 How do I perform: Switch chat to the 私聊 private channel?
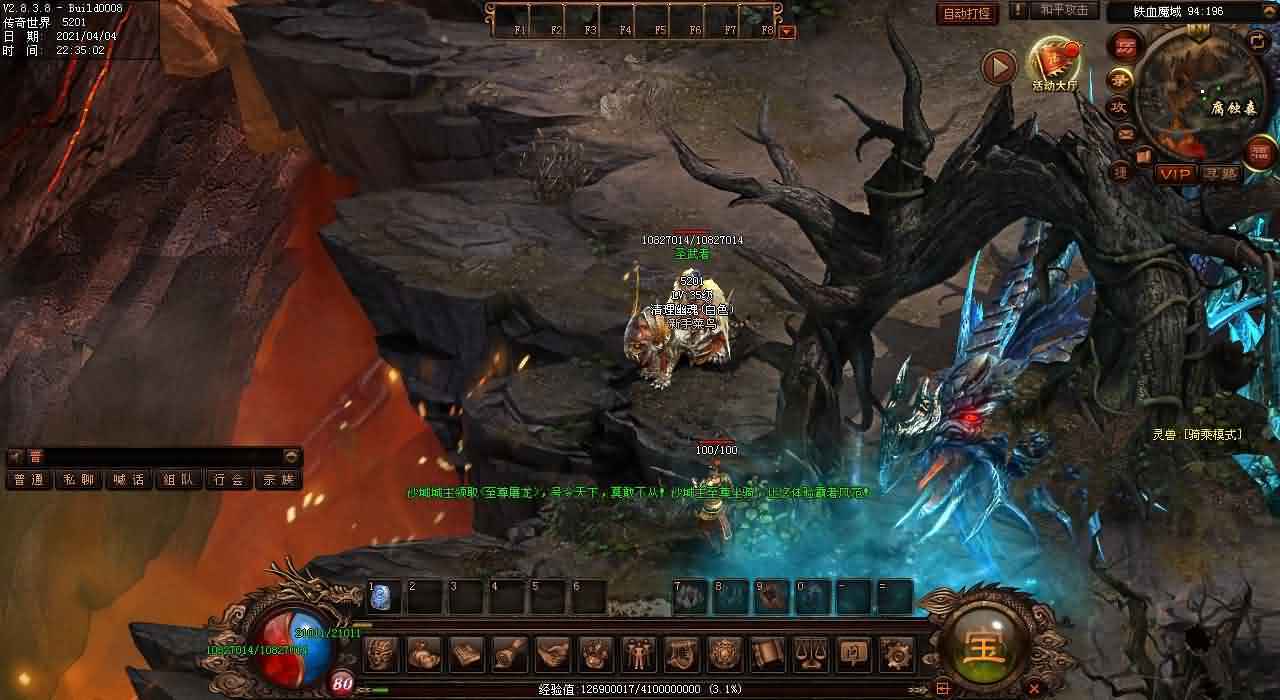coord(79,480)
